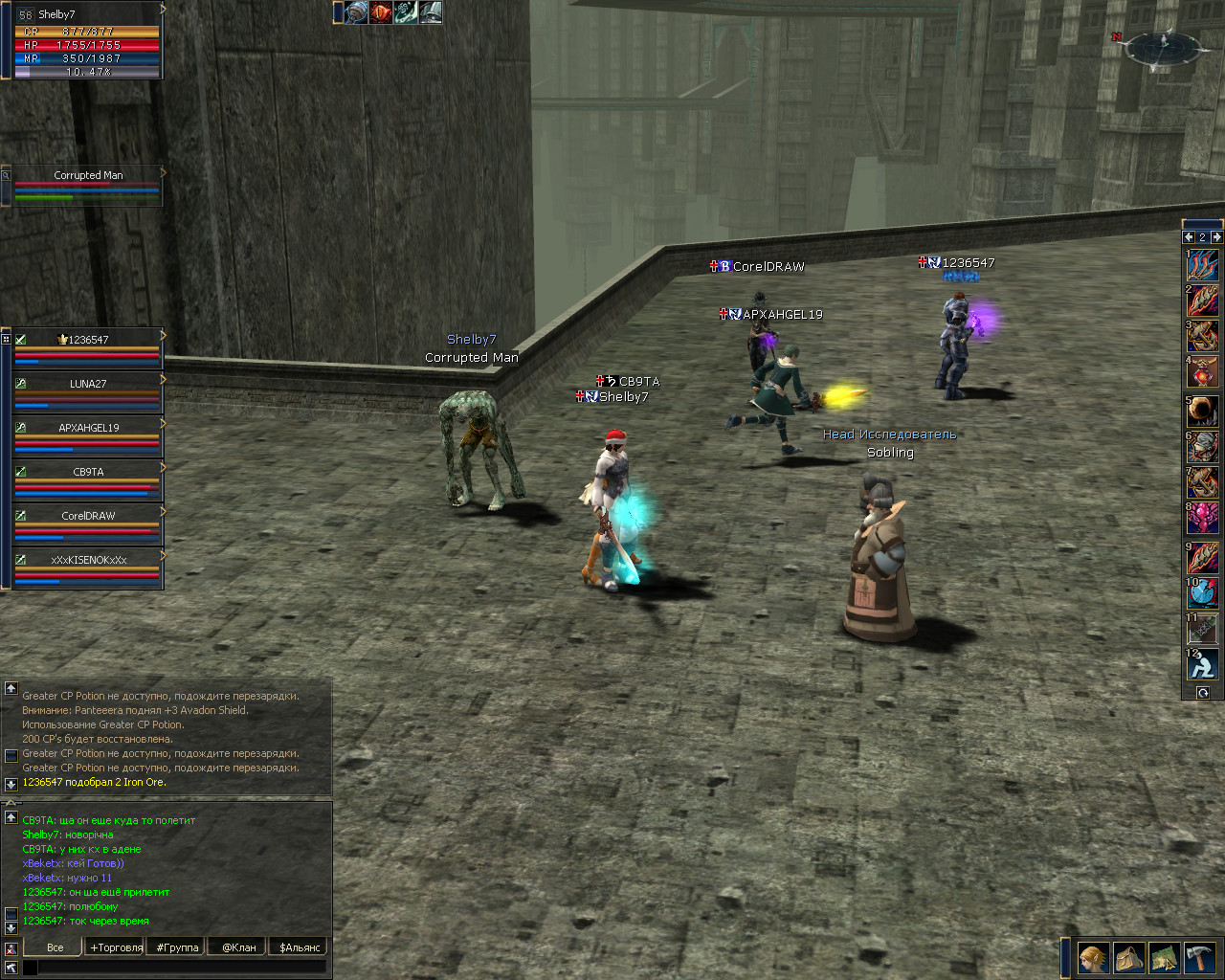Open the #Группа chat tab
Screen dimensions: 1225x980
[178, 947]
